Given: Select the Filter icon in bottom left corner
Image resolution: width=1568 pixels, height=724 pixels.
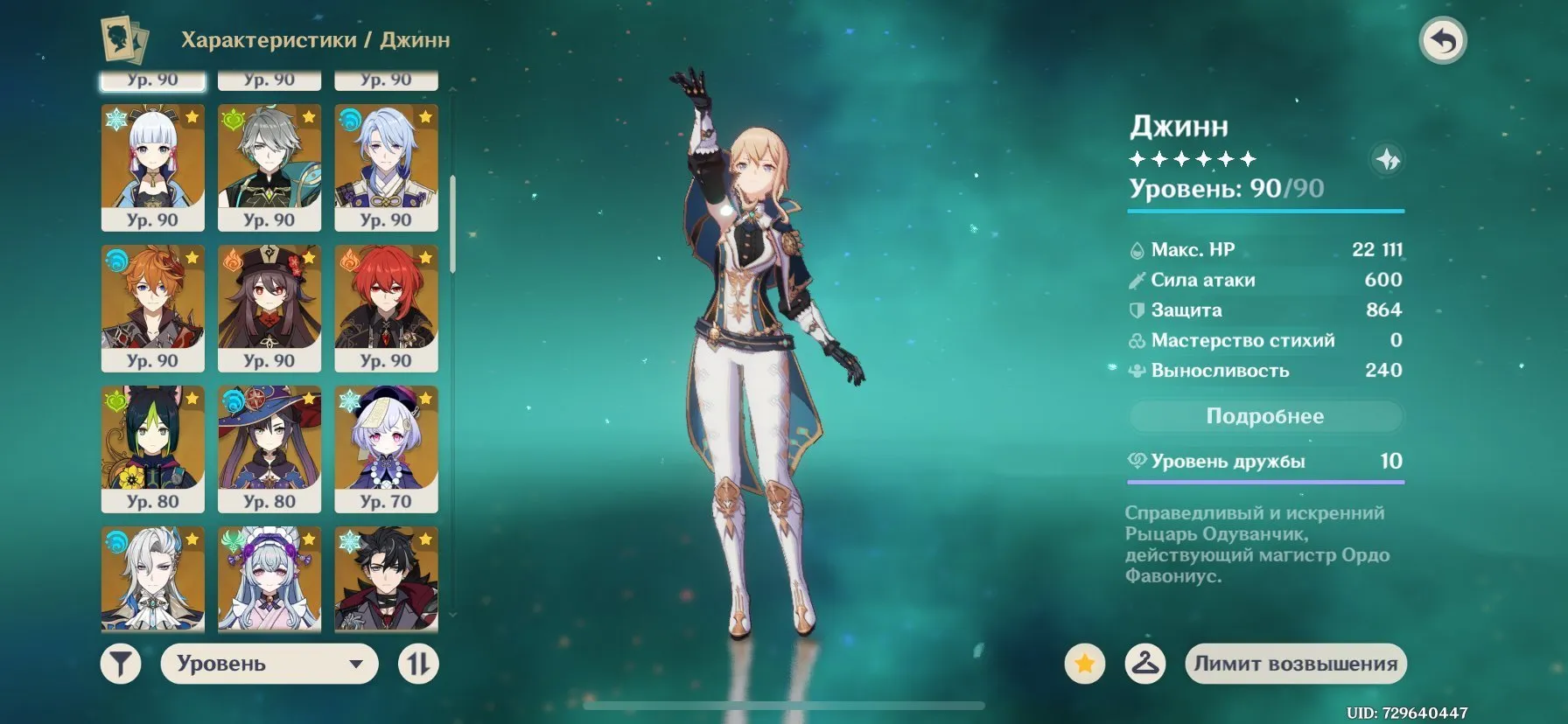Looking at the screenshot, I should [x=121, y=663].
